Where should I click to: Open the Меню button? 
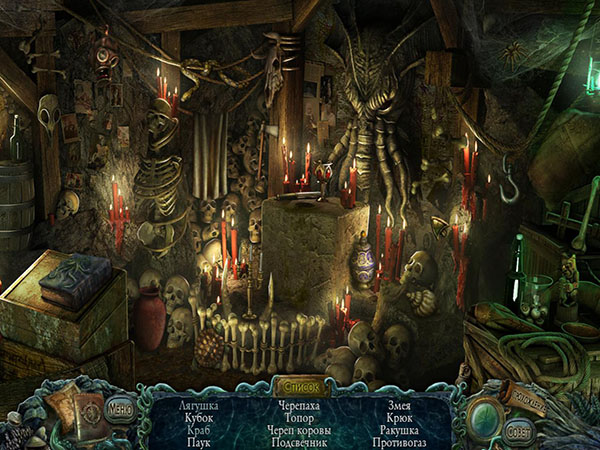pyautogui.click(x=120, y=408)
